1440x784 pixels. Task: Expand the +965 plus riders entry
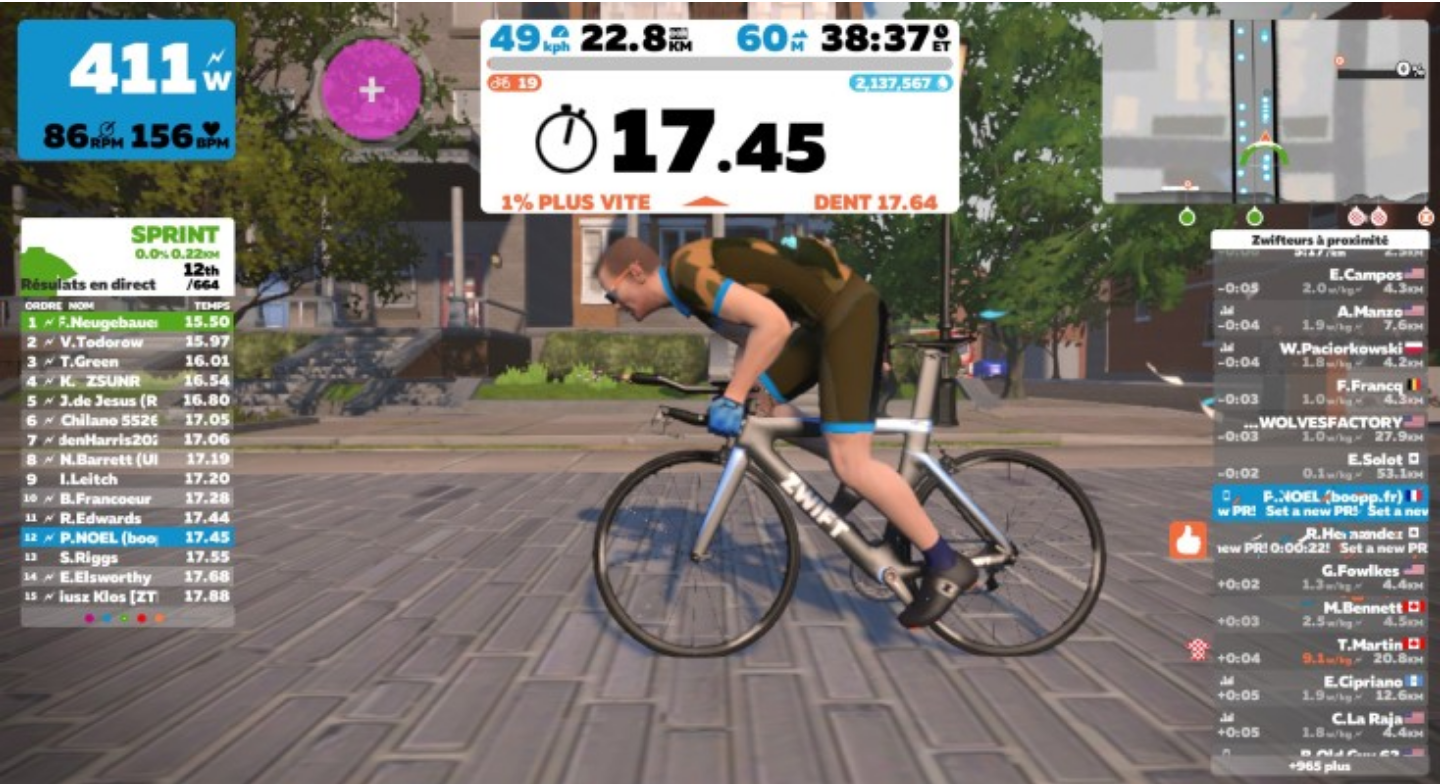point(1319,765)
